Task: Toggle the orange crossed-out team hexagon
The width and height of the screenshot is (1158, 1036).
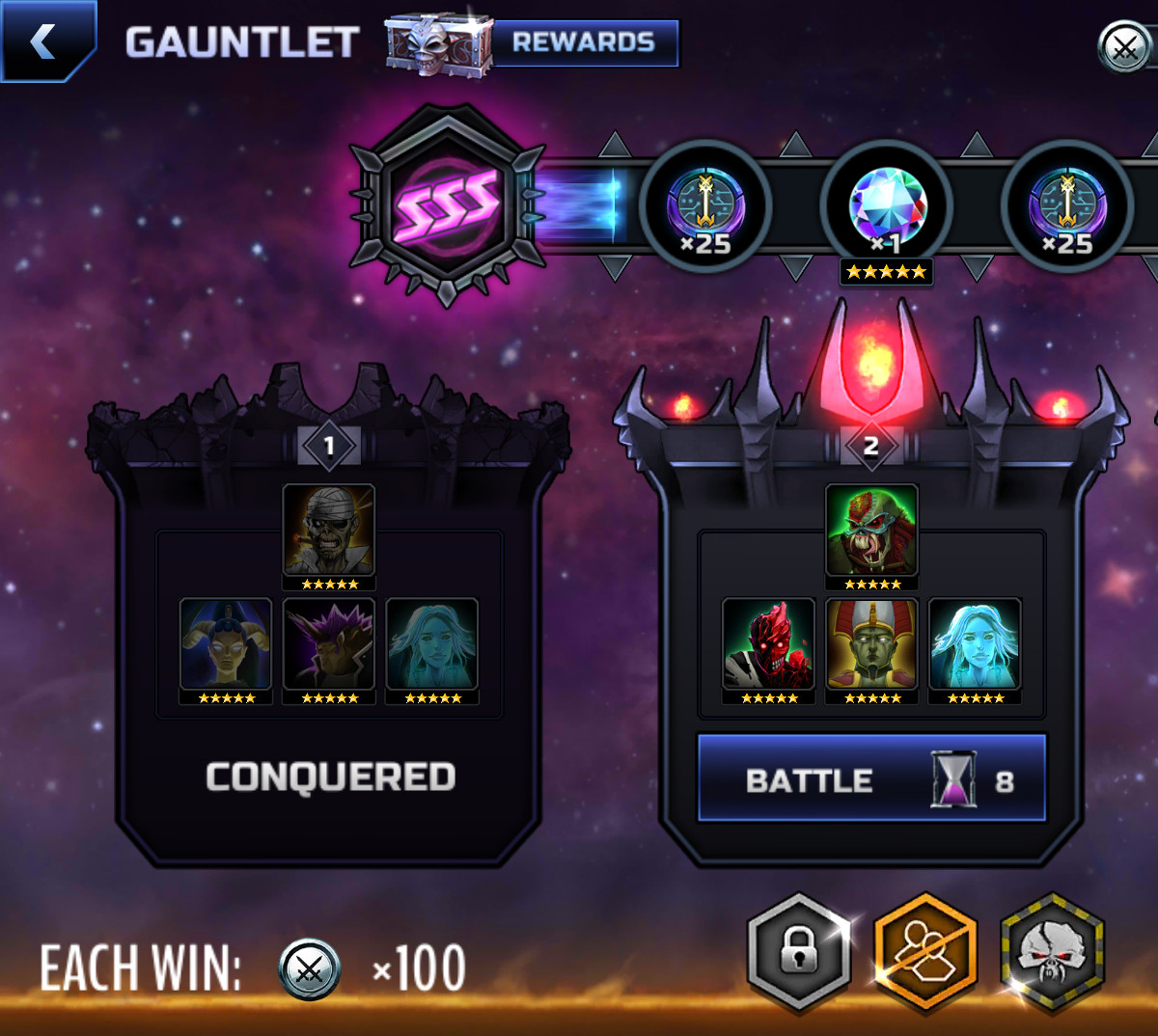Action: coord(925,952)
